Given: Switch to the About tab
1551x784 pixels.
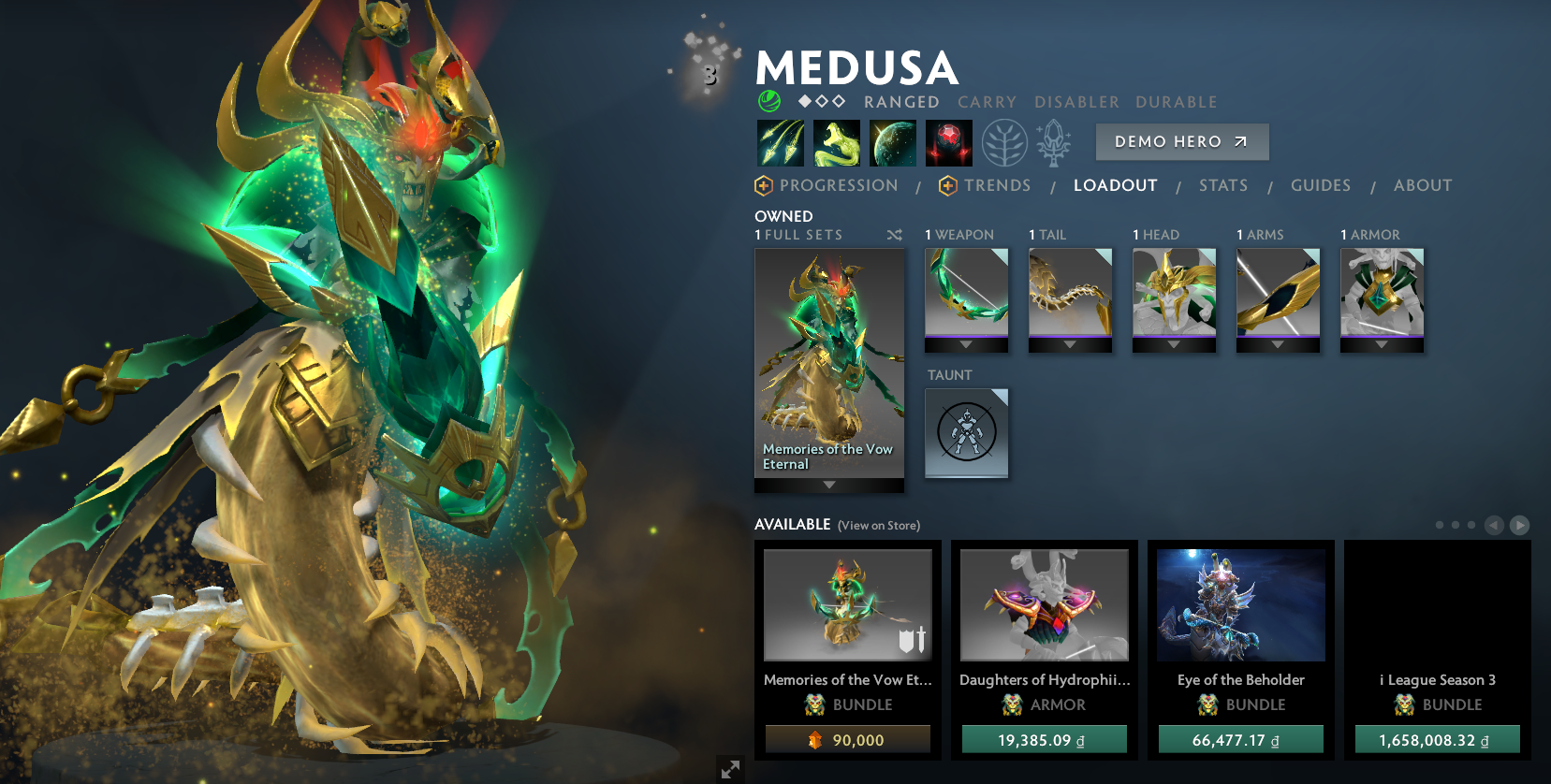Looking at the screenshot, I should pos(1422,185).
